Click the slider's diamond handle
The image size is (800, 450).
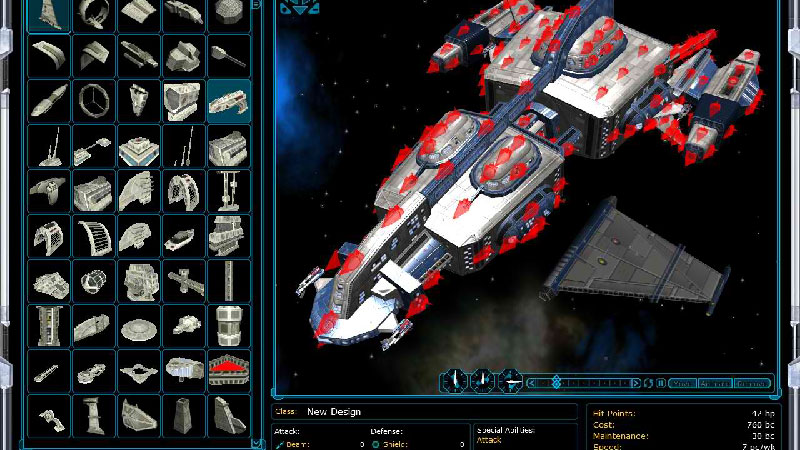556,382
